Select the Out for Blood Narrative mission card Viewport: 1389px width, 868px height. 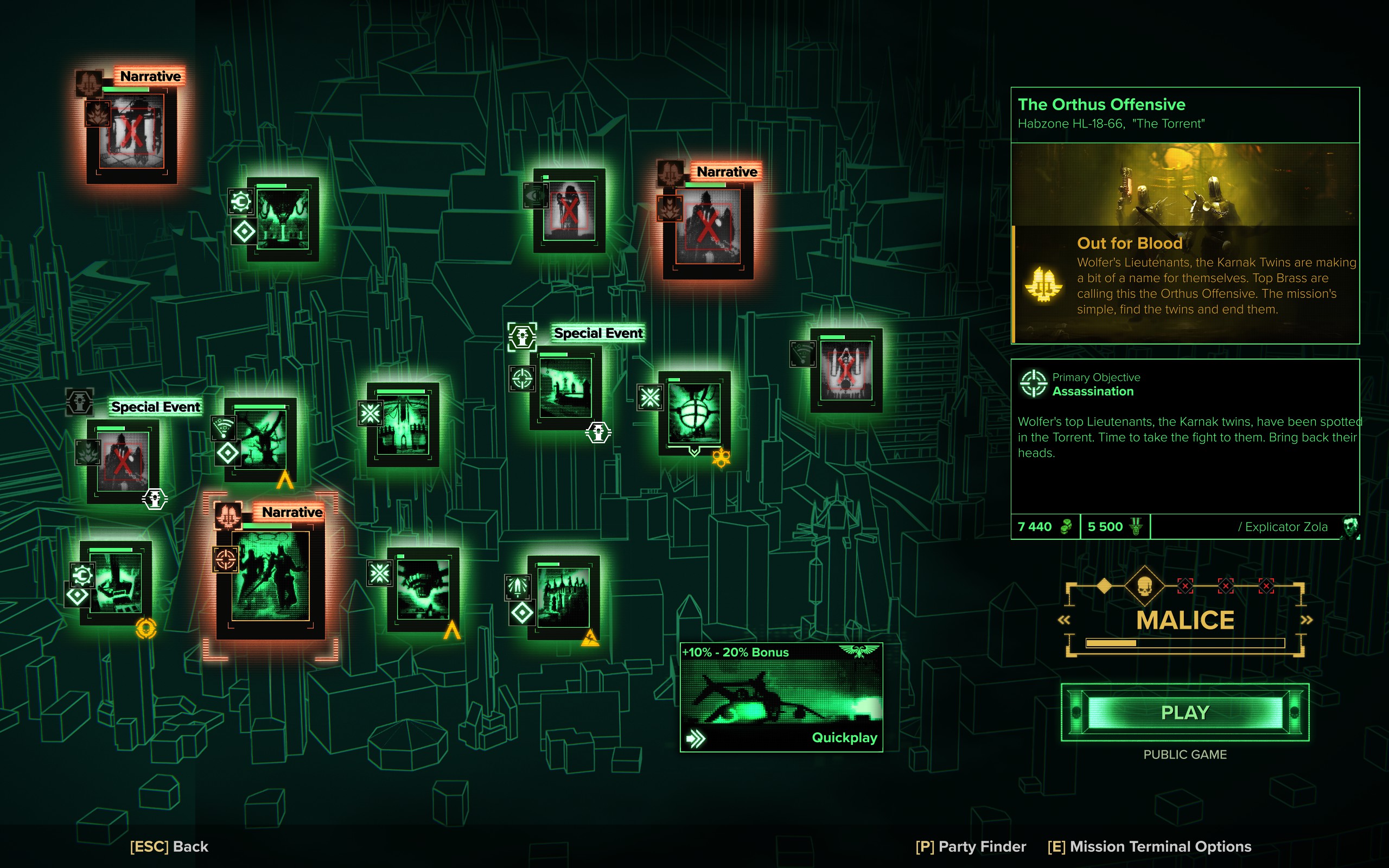coord(270,580)
